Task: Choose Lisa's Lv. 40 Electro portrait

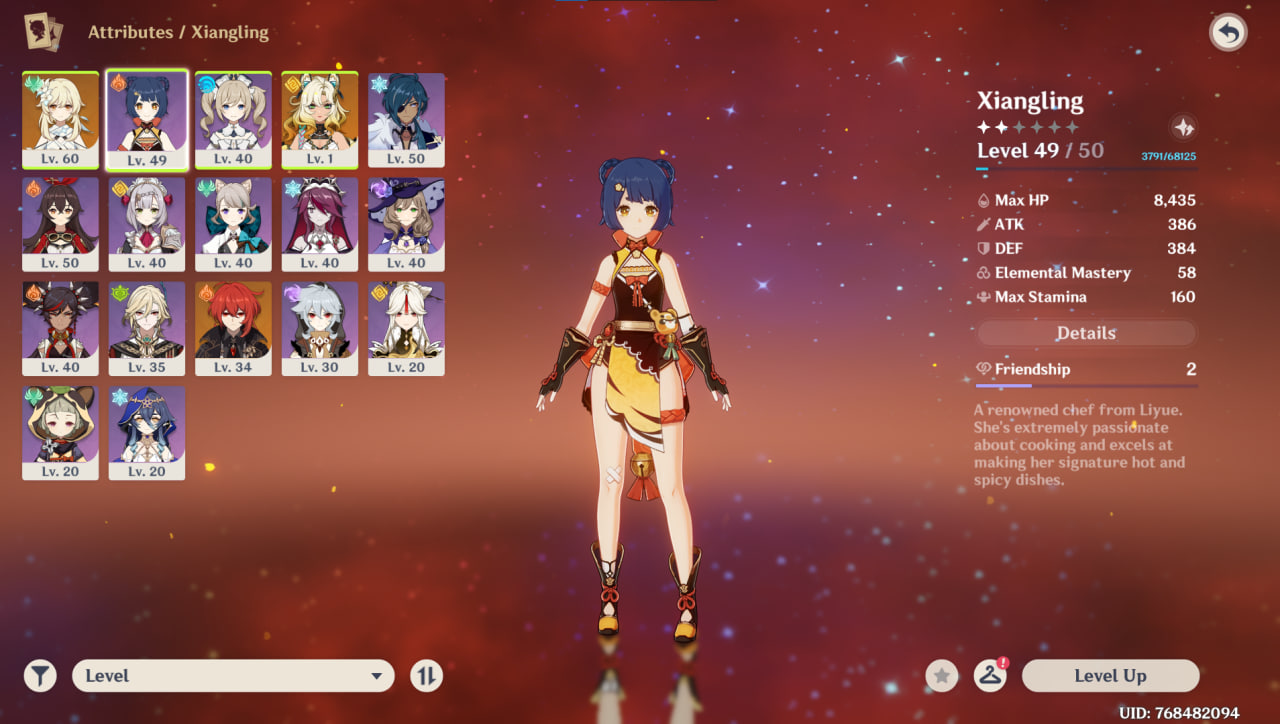Action: coord(406,223)
